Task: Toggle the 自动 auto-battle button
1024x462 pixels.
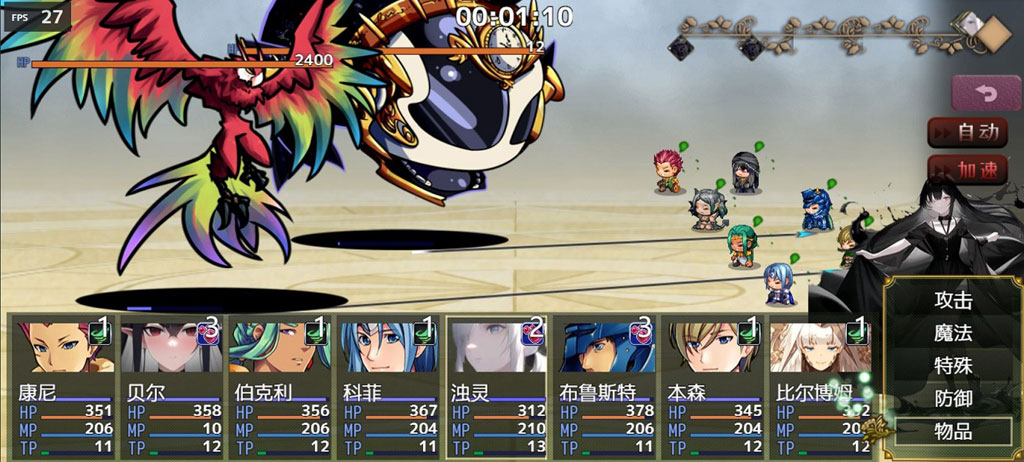Action: click(x=966, y=131)
